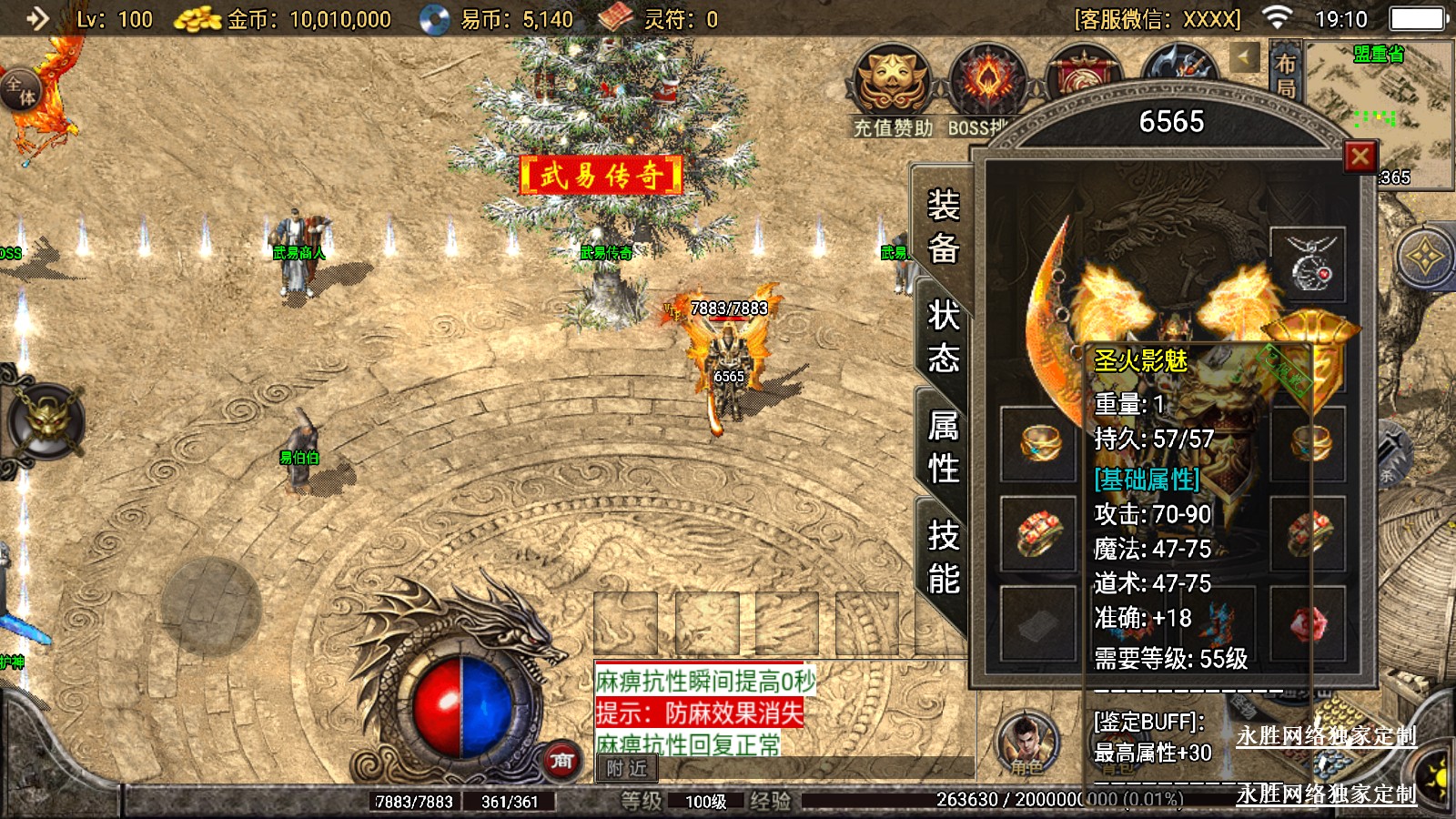Screen dimensions: 1456x819
Task: Tap the top-left arrow icon
Action: click(38, 18)
